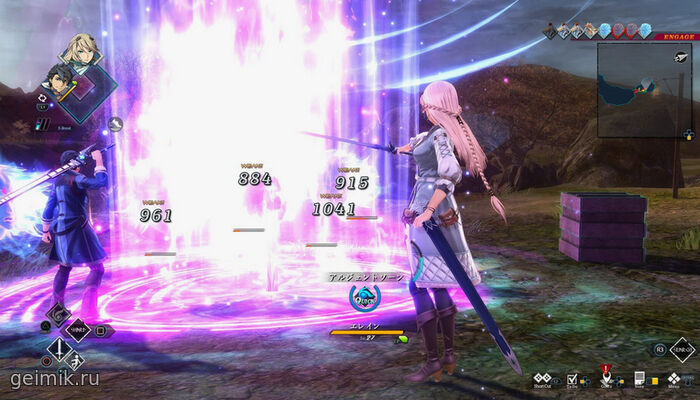This screenshot has height=400, width=700.
Task: Click the geimik.ru watermark link
Action: pos(54,379)
